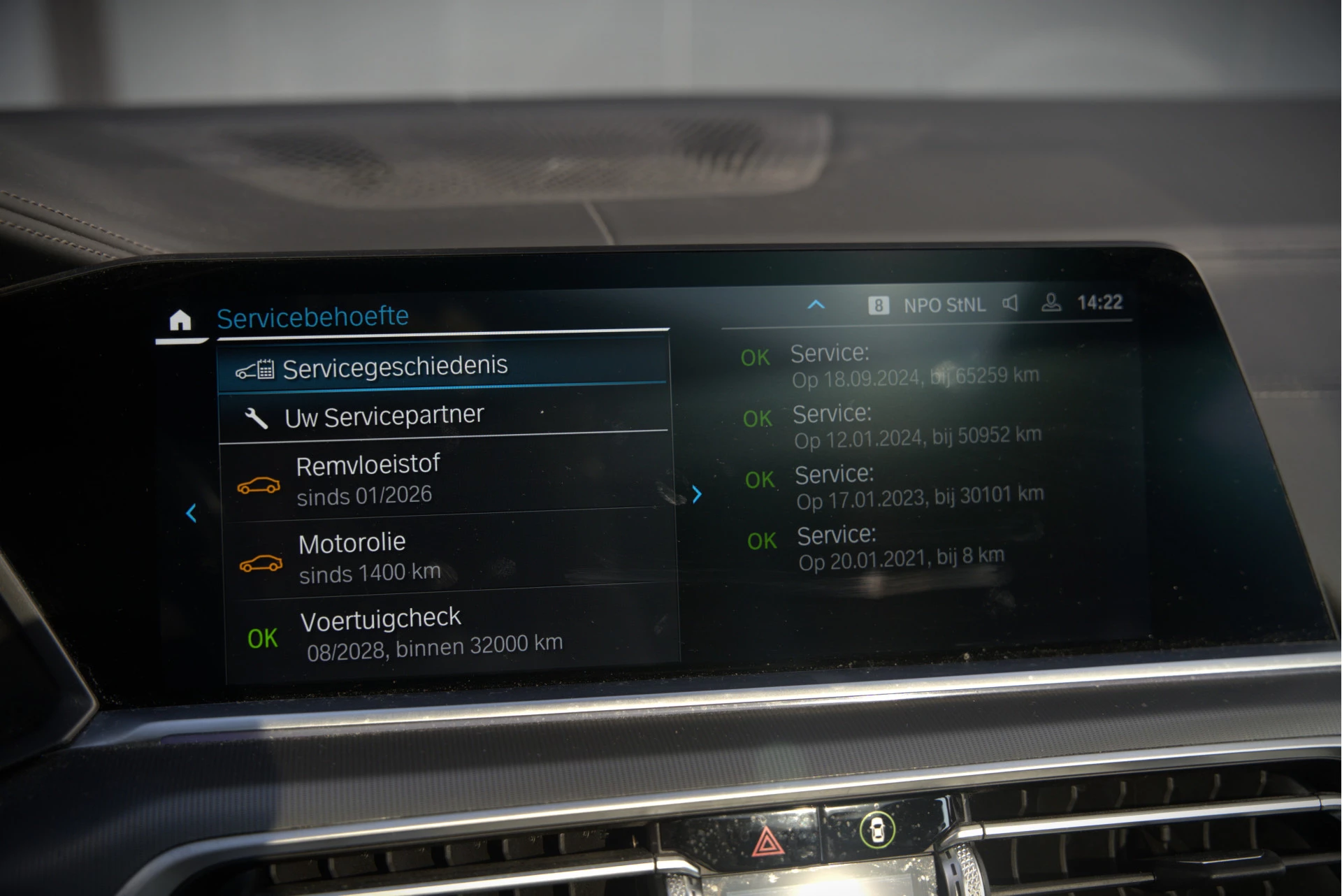View the 12.01.2024 service record
The image size is (1342, 896).
916,426
